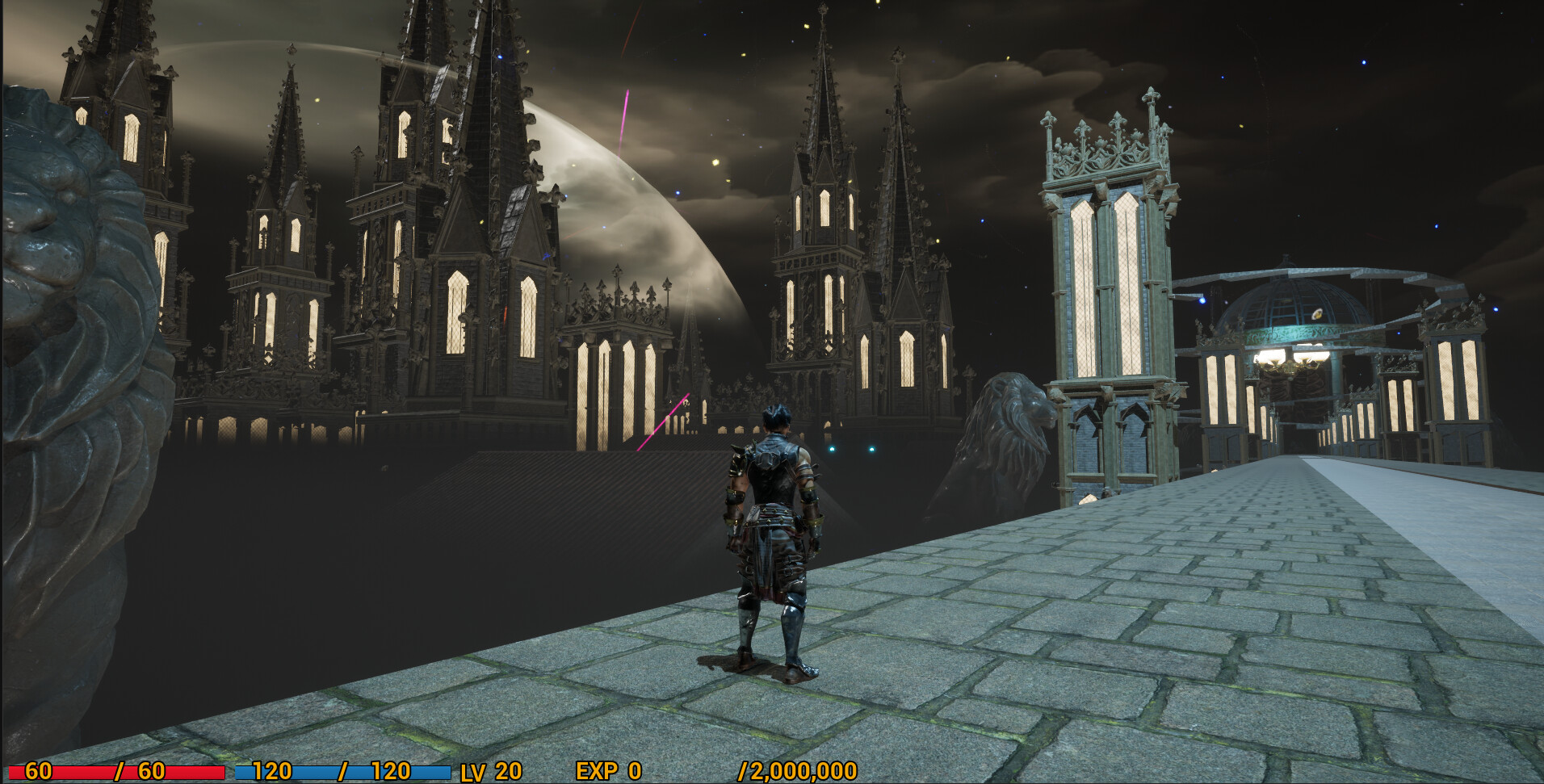Click the slash divider between health values

[121, 770]
